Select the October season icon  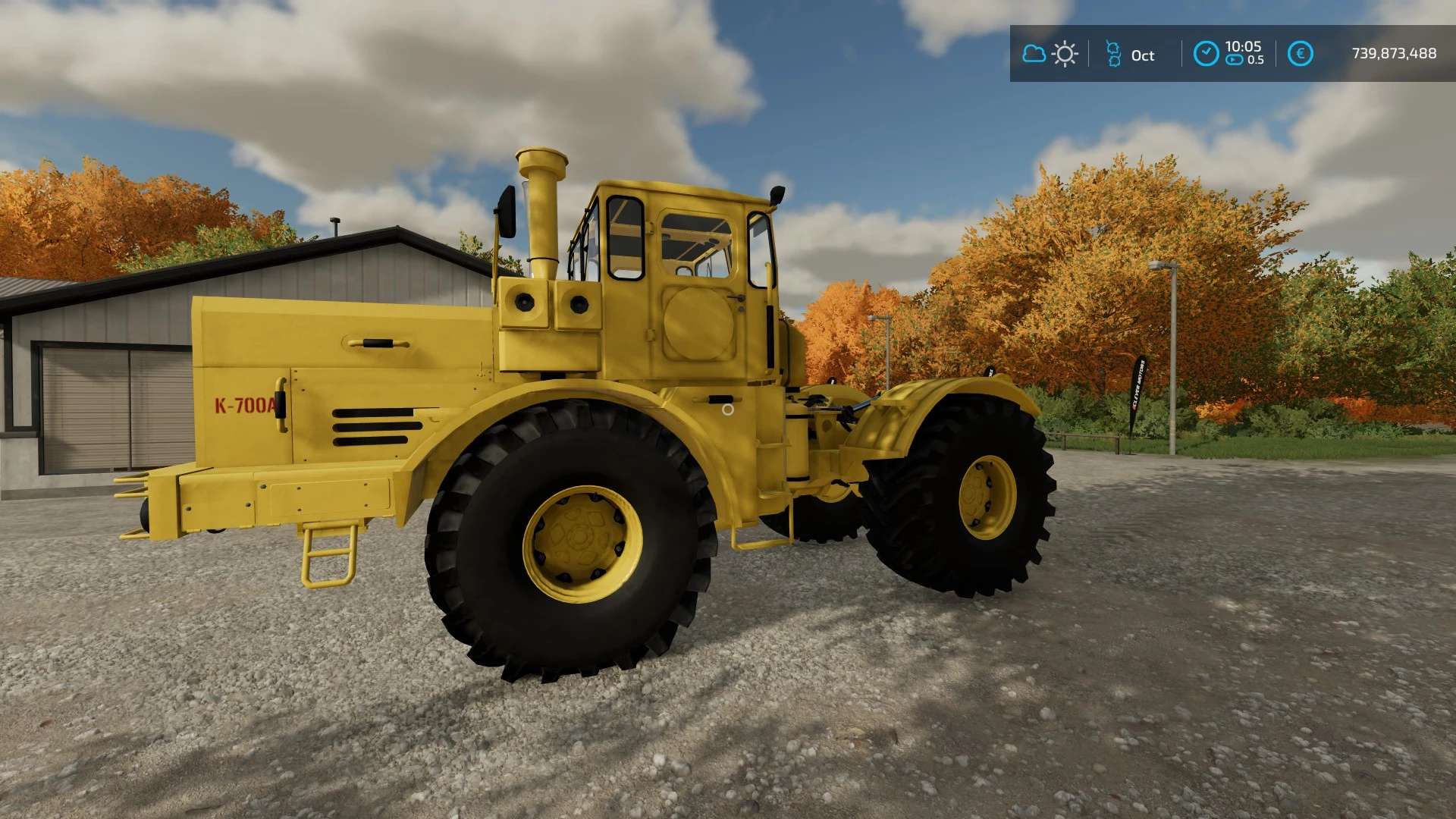click(1113, 54)
